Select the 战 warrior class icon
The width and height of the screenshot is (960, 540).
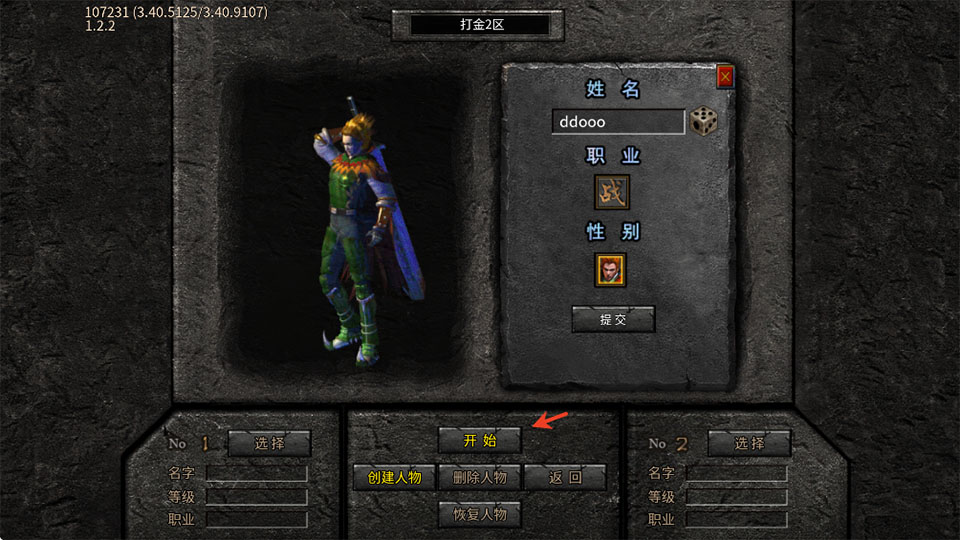pyautogui.click(x=612, y=192)
